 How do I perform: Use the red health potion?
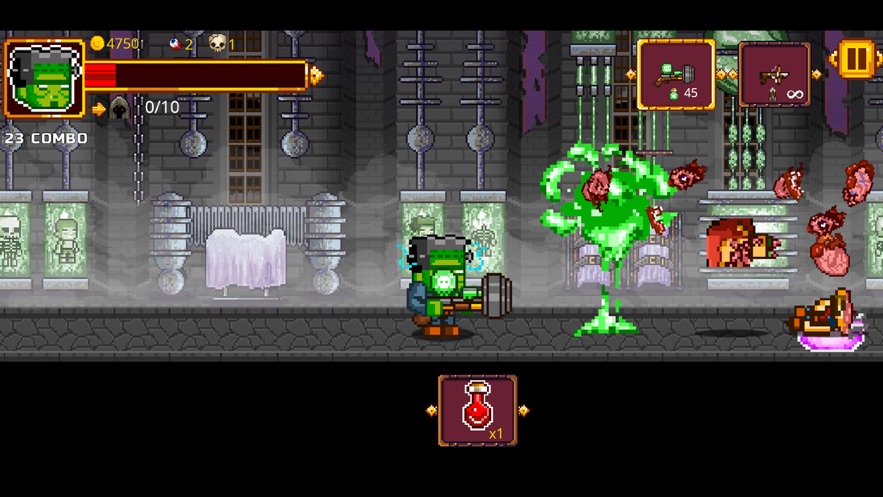click(x=478, y=410)
